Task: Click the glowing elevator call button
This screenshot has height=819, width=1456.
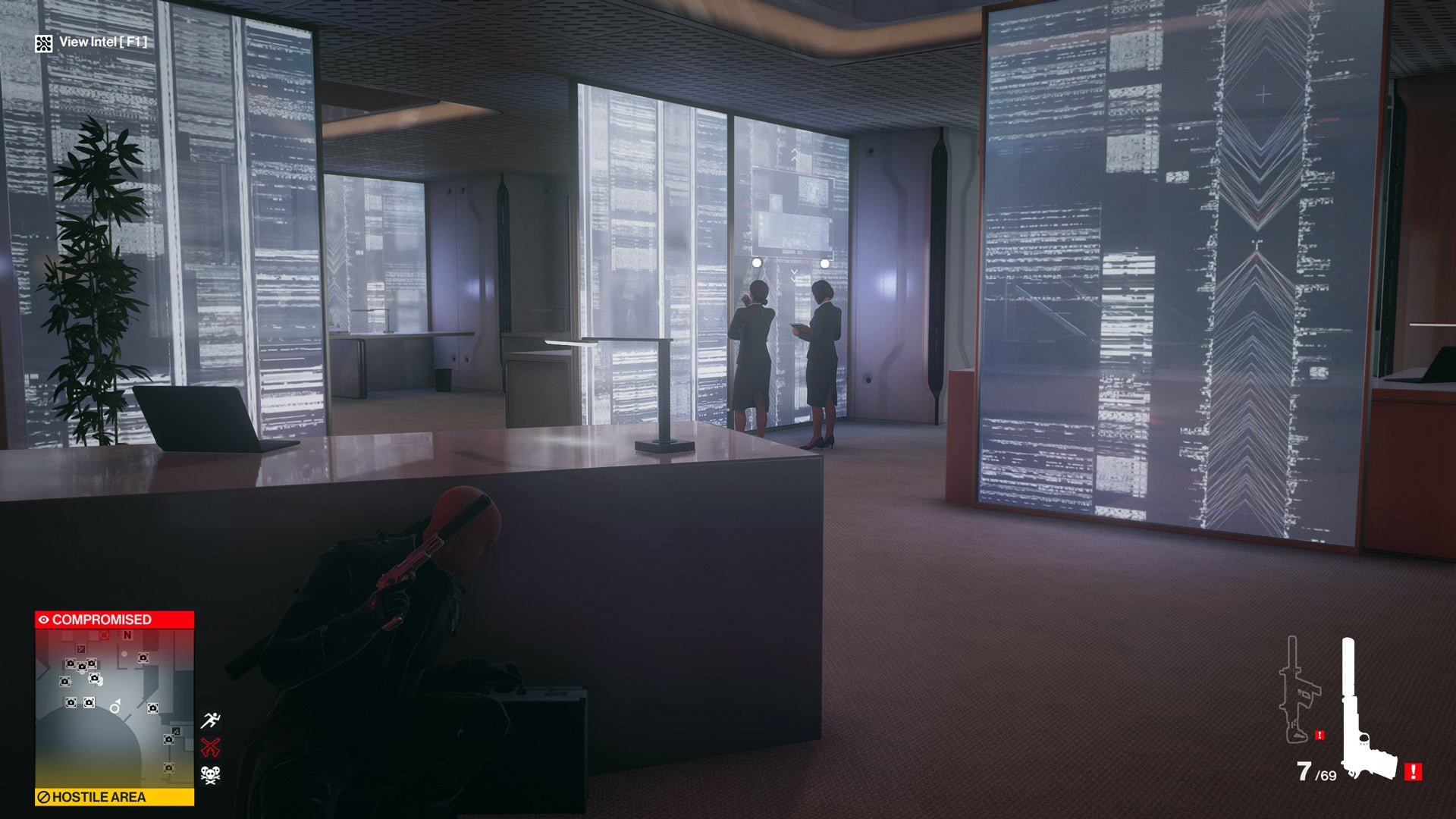Action: click(757, 263)
